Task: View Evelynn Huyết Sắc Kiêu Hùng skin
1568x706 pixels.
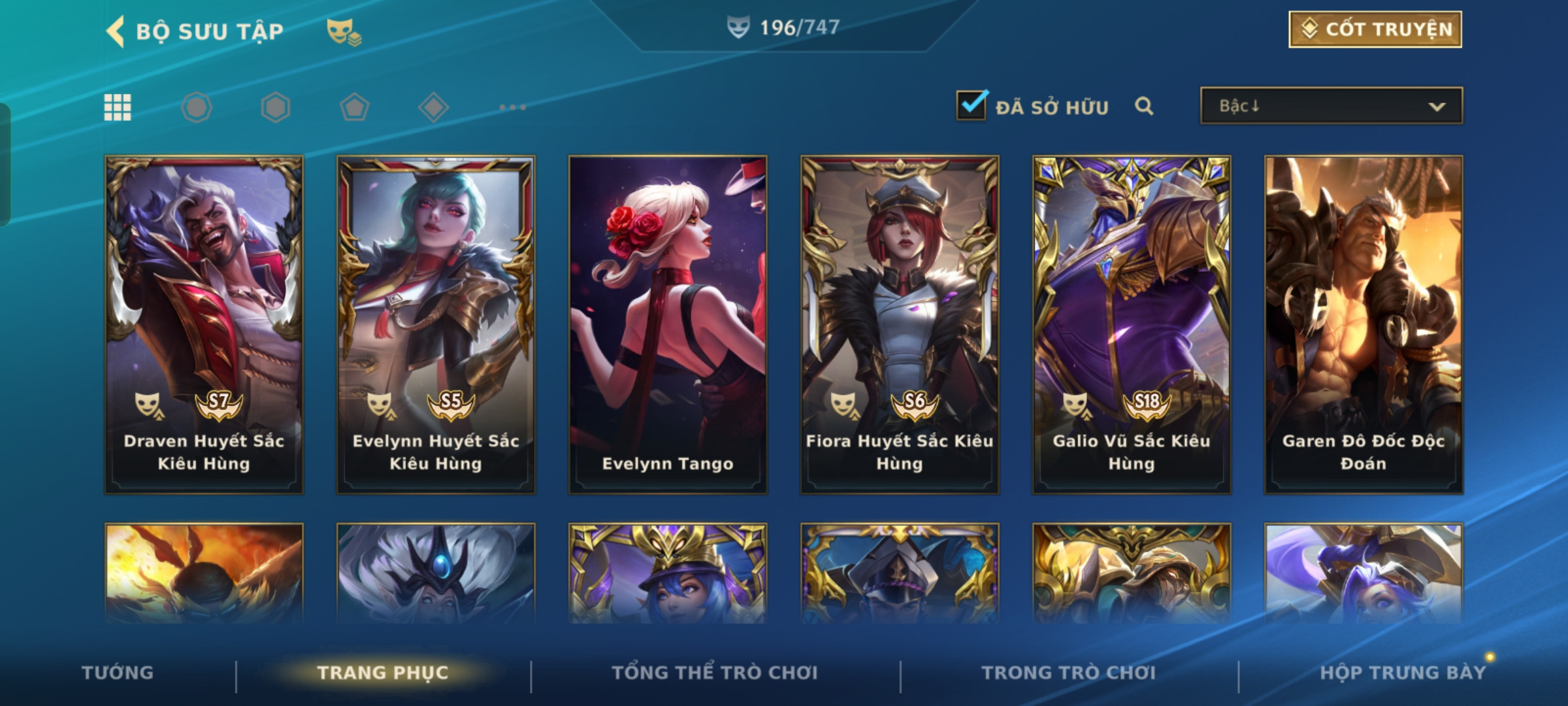Action: pyautogui.click(x=436, y=324)
